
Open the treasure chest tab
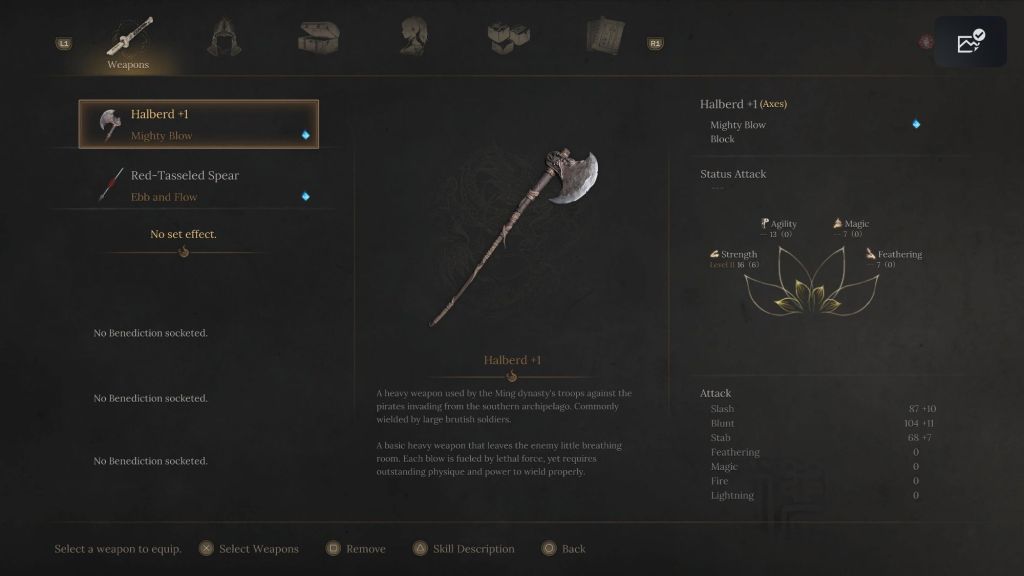318,38
